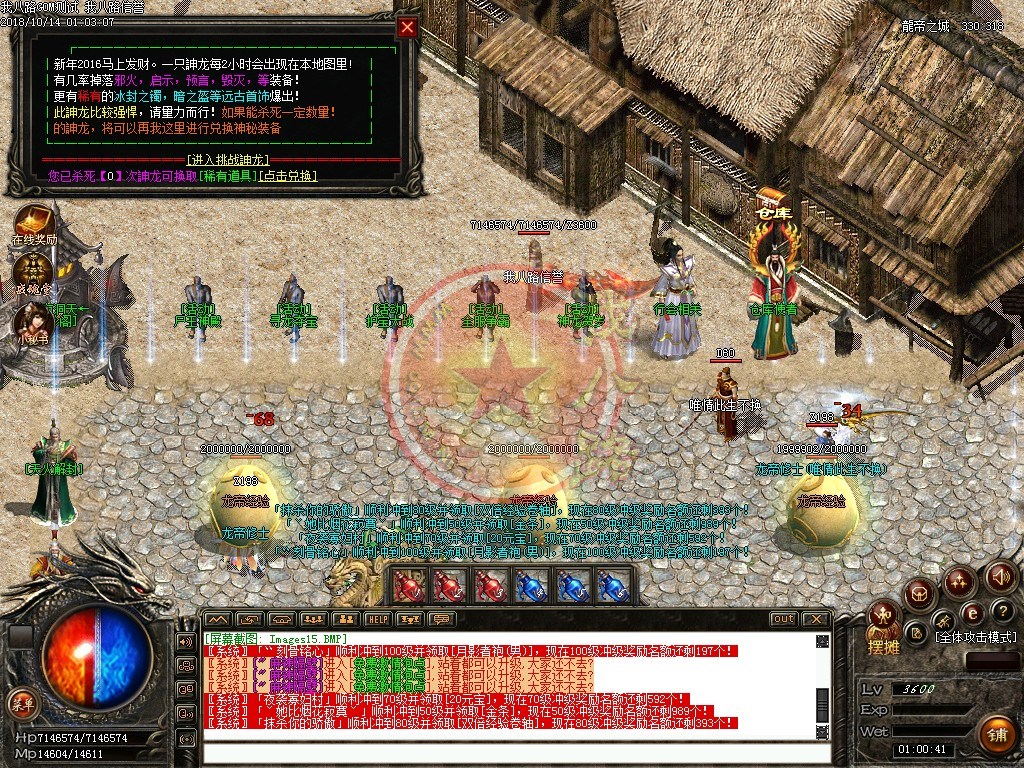Screen dimensions: 1024x768
Task: Toggle game sound with speaker button
Action: coord(1001,576)
